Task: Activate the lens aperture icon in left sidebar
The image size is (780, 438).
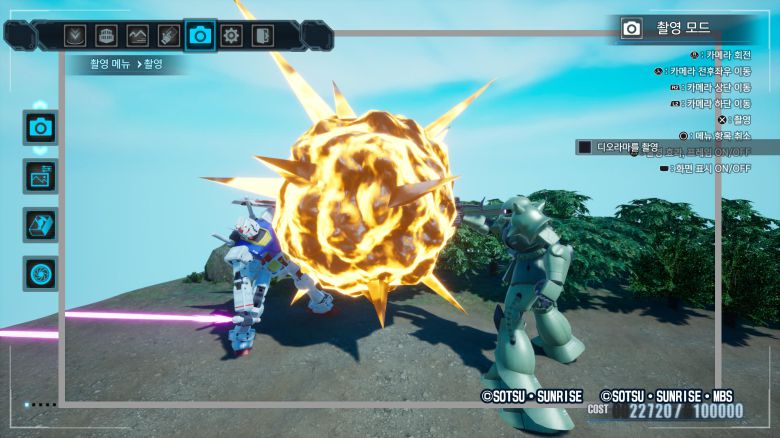Action: (x=41, y=273)
